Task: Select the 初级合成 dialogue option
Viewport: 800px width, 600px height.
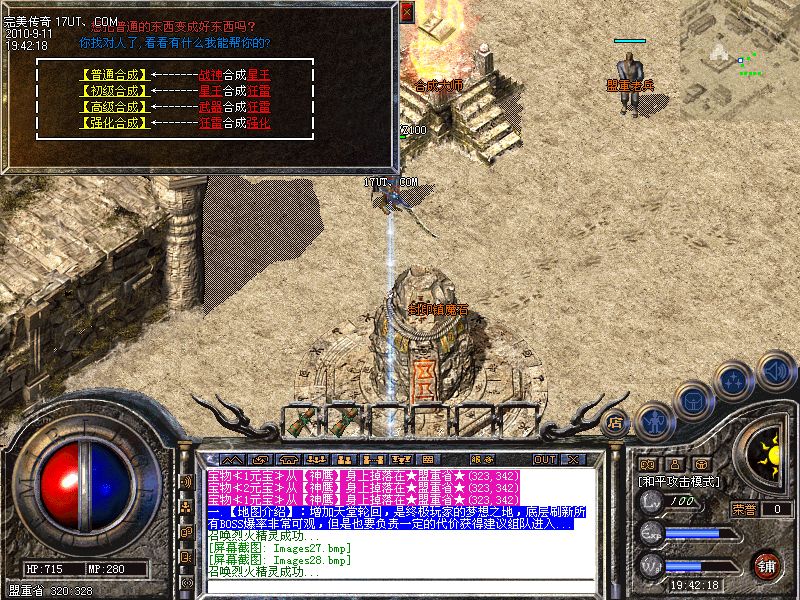Action: coord(112,90)
